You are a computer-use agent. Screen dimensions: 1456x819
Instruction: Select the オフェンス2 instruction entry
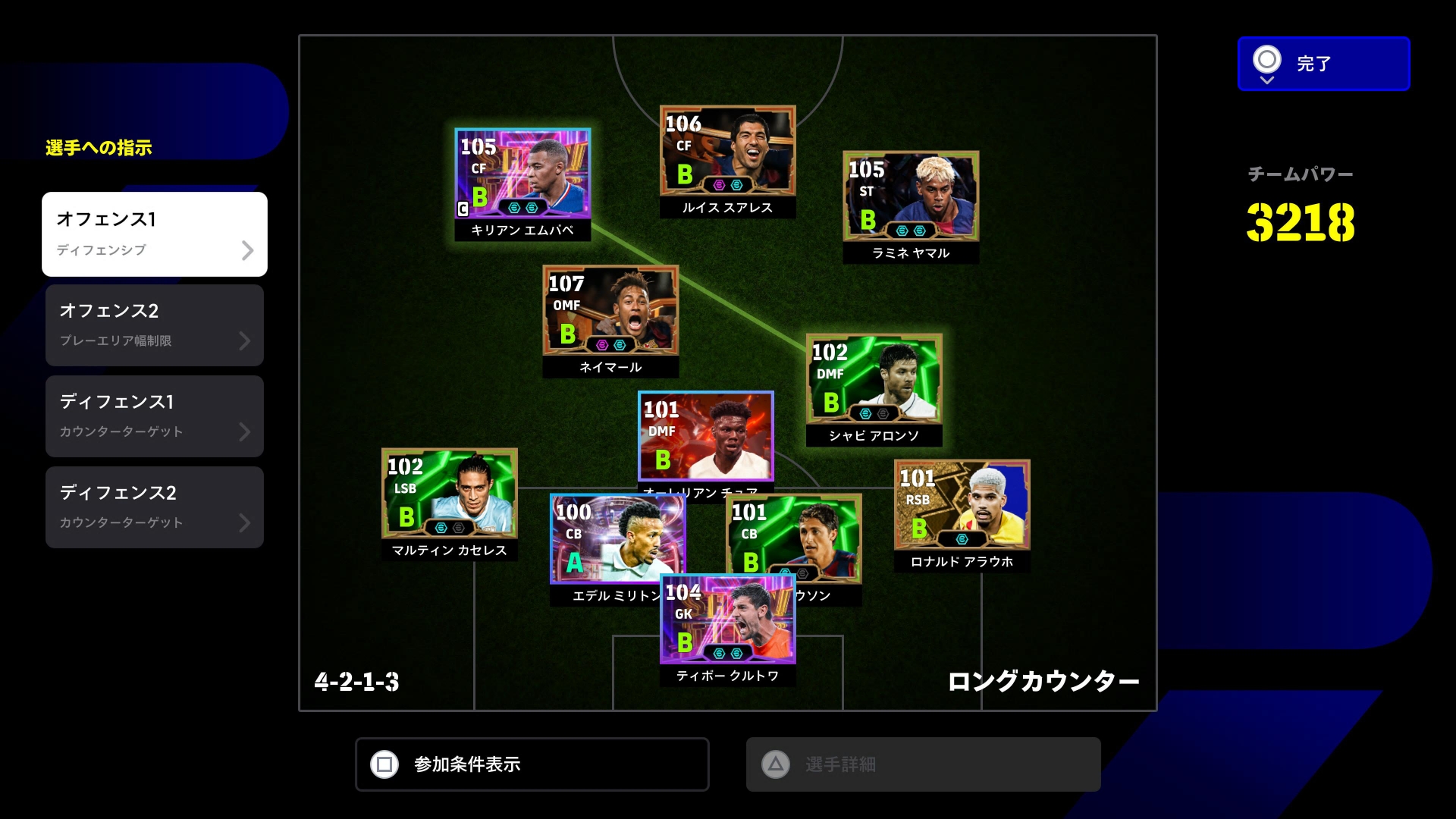(155, 325)
